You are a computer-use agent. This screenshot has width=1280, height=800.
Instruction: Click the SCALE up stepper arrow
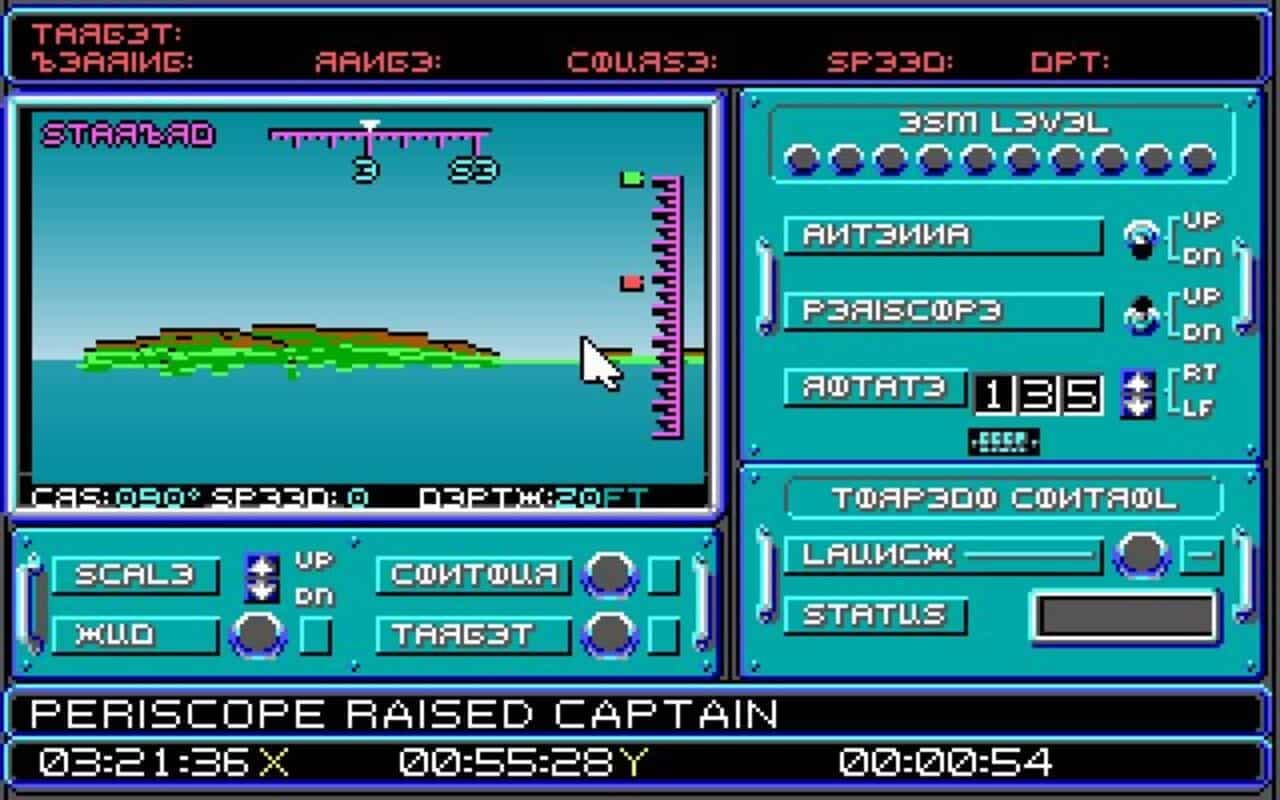click(x=262, y=566)
